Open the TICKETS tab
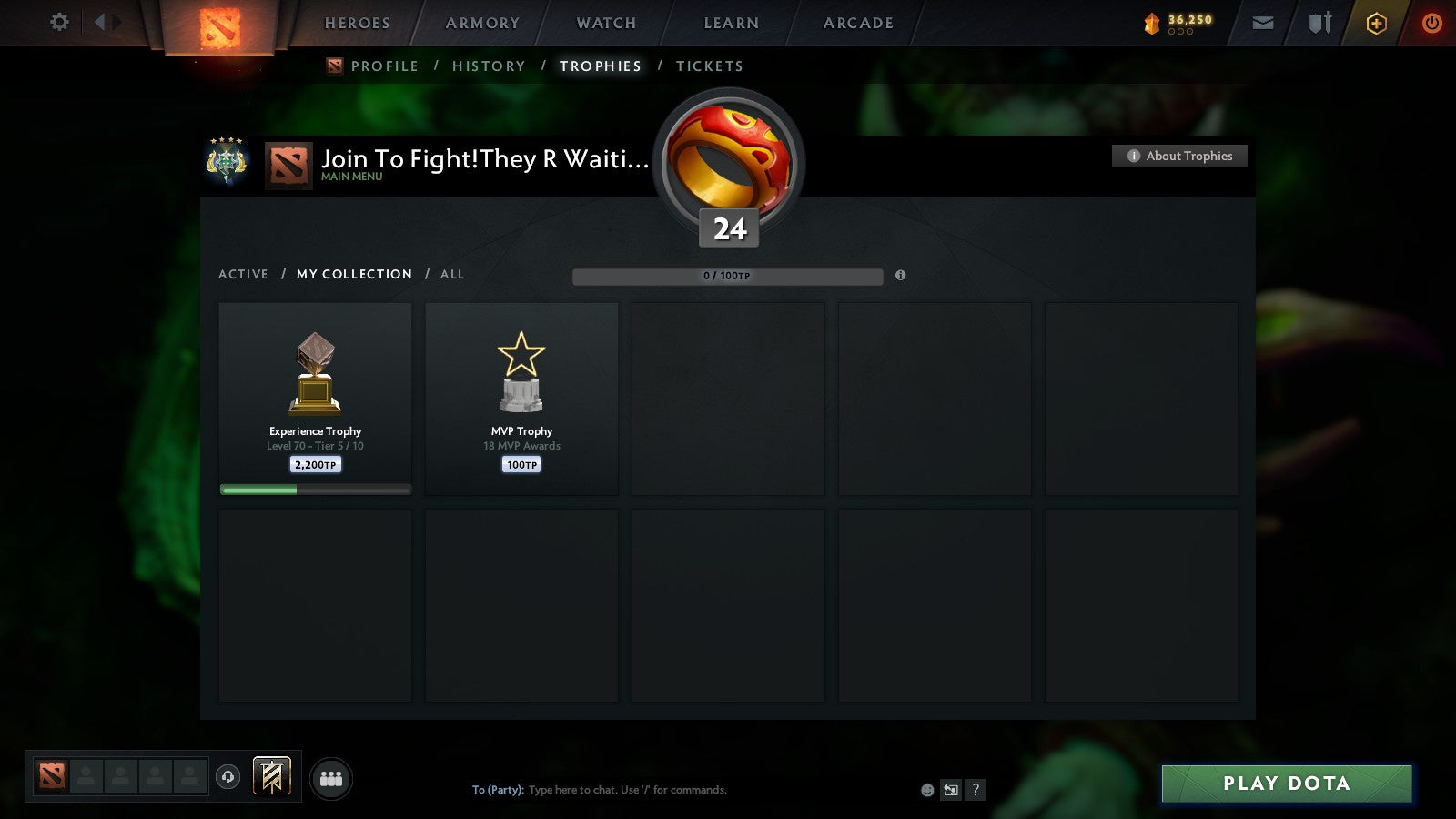This screenshot has width=1456, height=819. point(709,66)
